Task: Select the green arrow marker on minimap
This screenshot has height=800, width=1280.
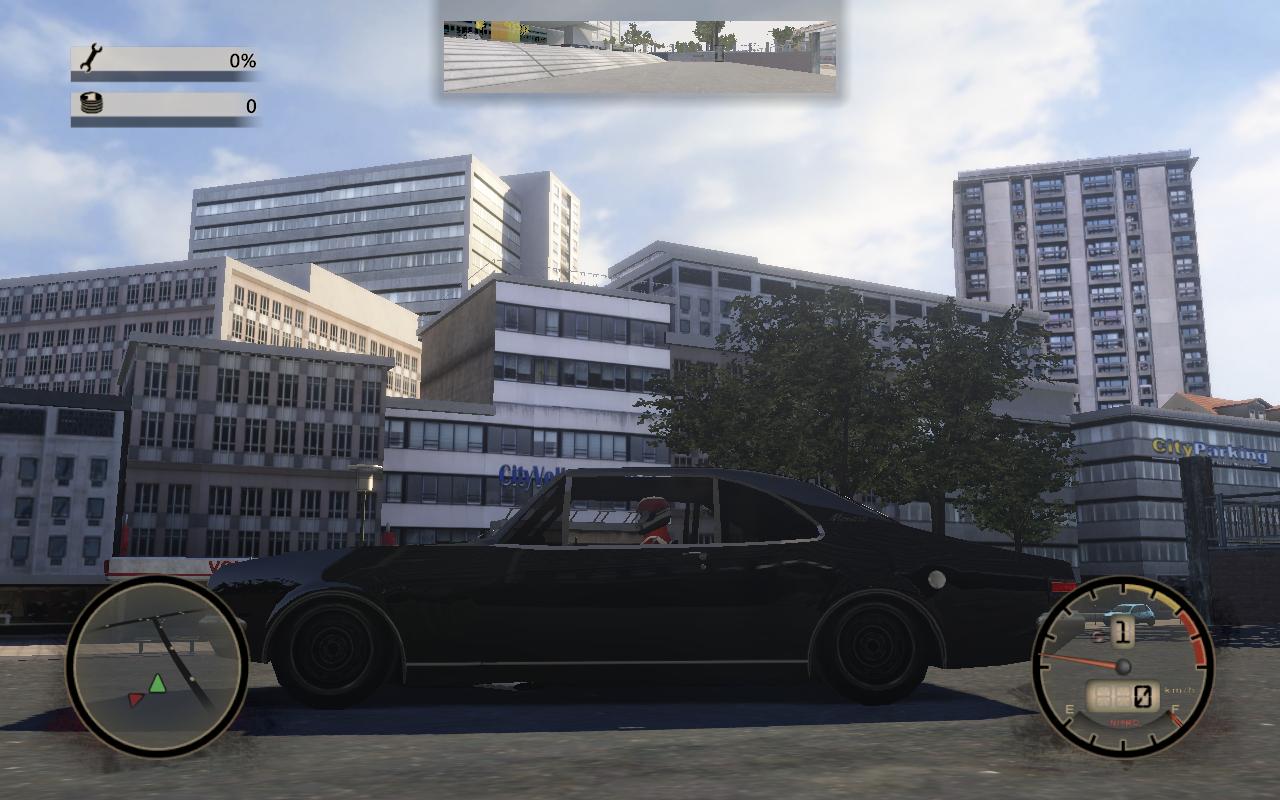Action: click(x=157, y=684)
